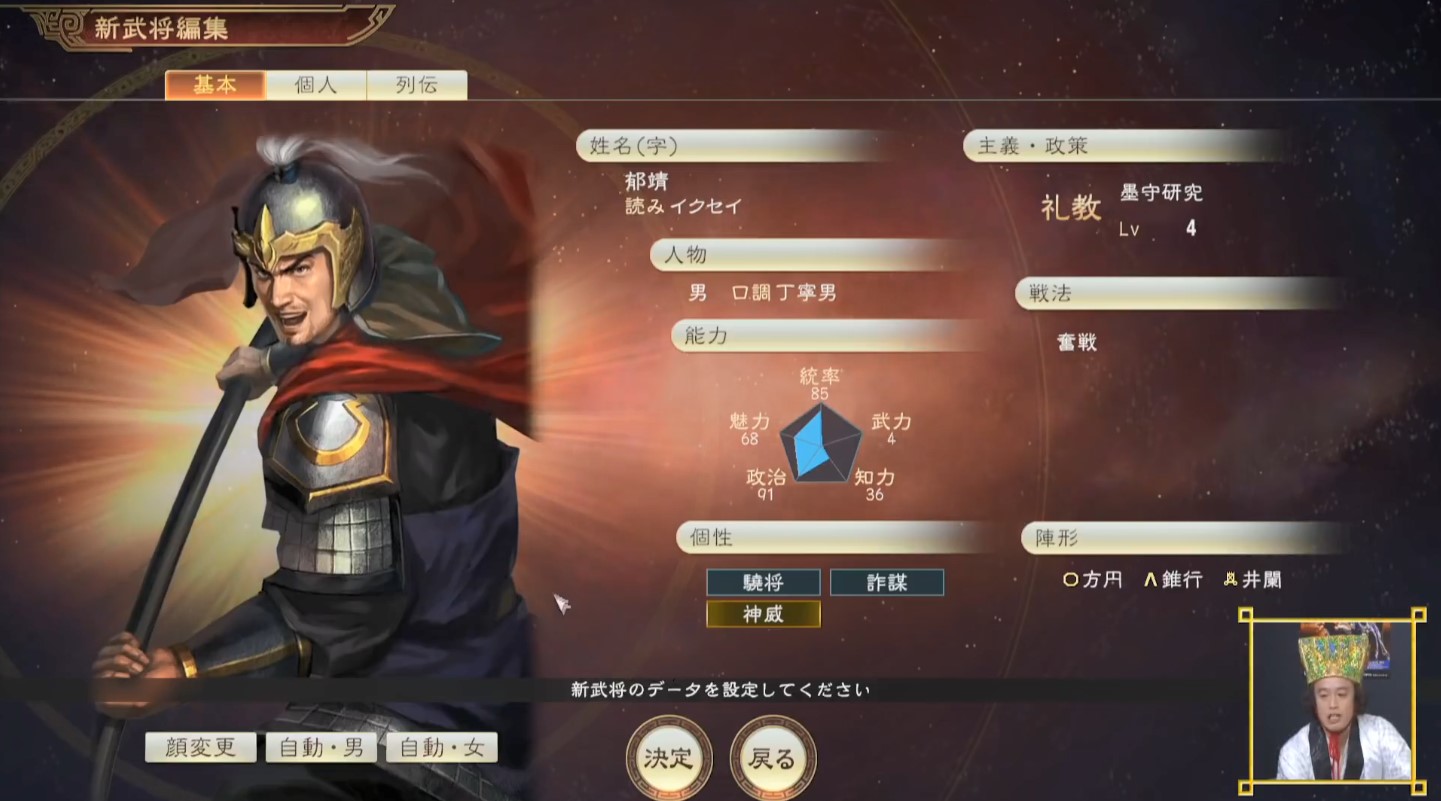Switch to the 基本 tab

point(215,85)
